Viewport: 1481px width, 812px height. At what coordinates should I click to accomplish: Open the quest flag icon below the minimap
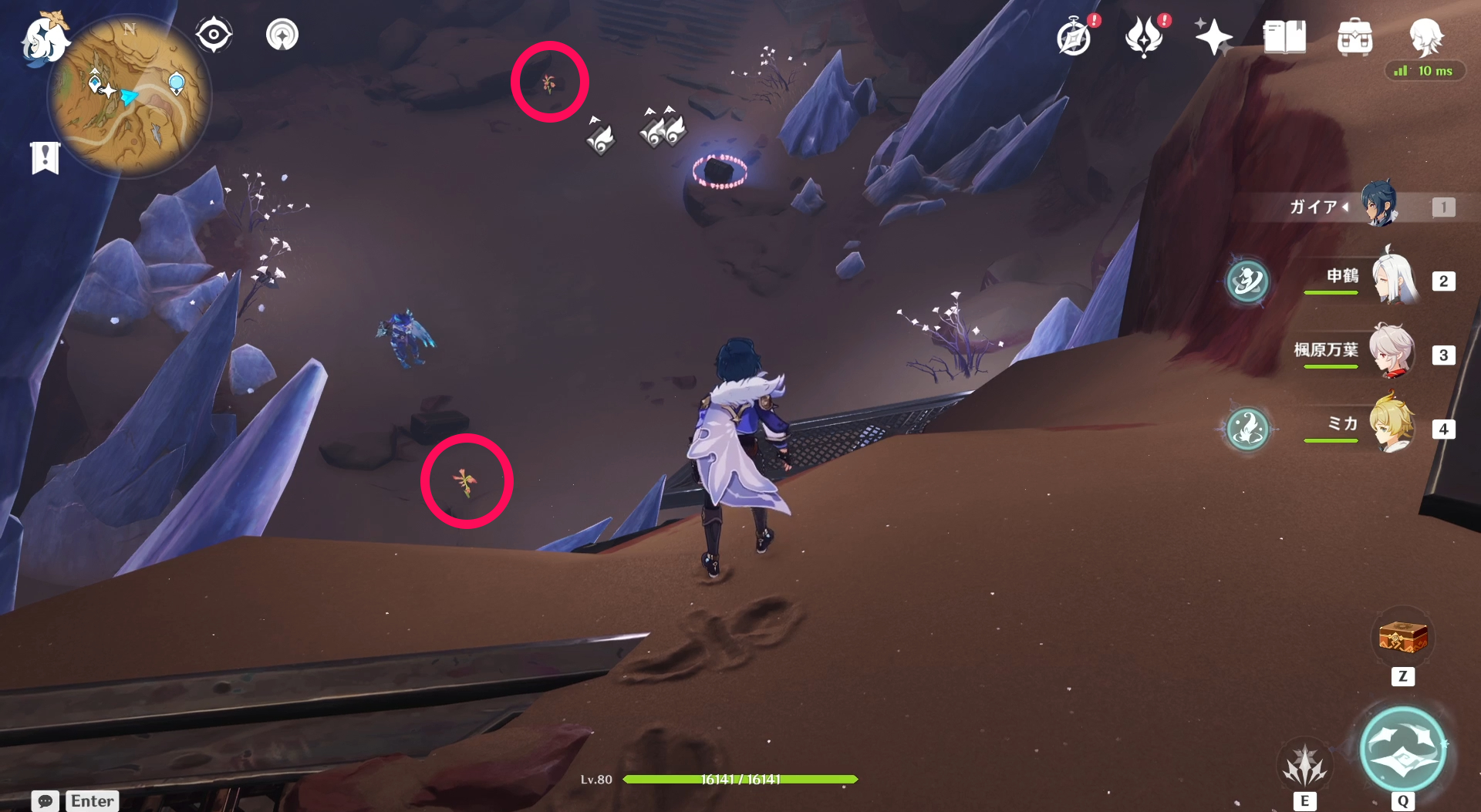point(45,157)
